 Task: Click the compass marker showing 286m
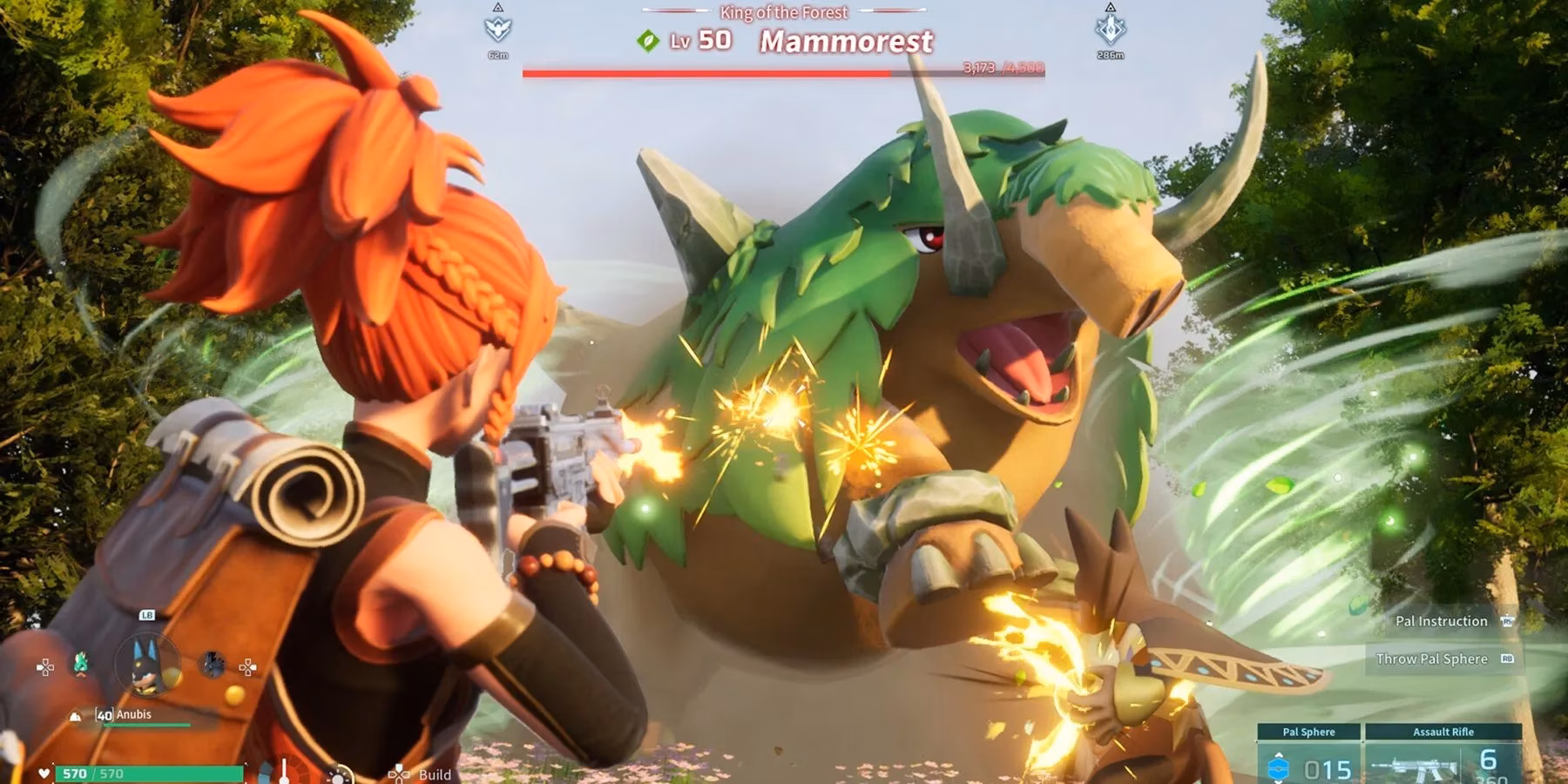[1110, 29]
